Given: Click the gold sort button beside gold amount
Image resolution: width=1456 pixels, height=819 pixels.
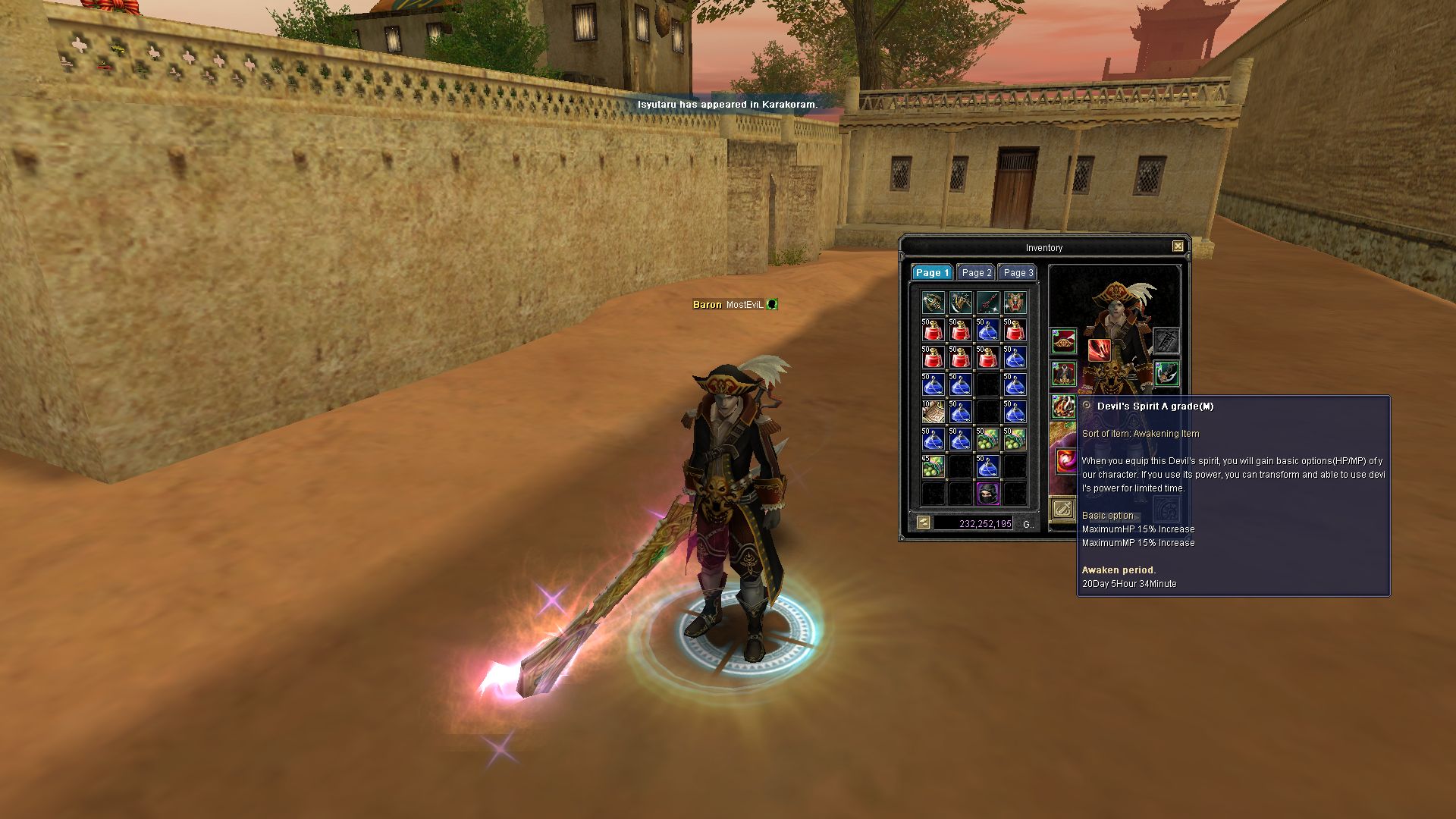Looking at the screenshot, I should pos(923,522).
